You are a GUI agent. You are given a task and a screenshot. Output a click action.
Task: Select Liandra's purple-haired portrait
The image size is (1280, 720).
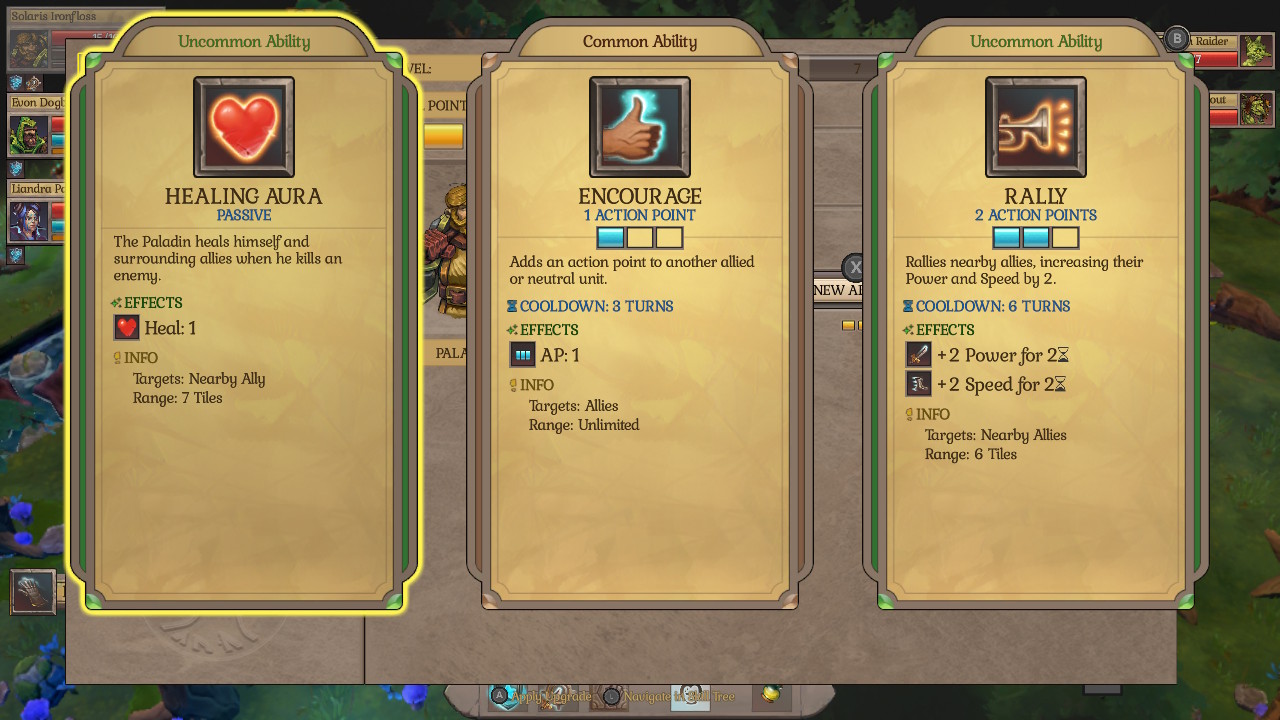tap(28, 221)
